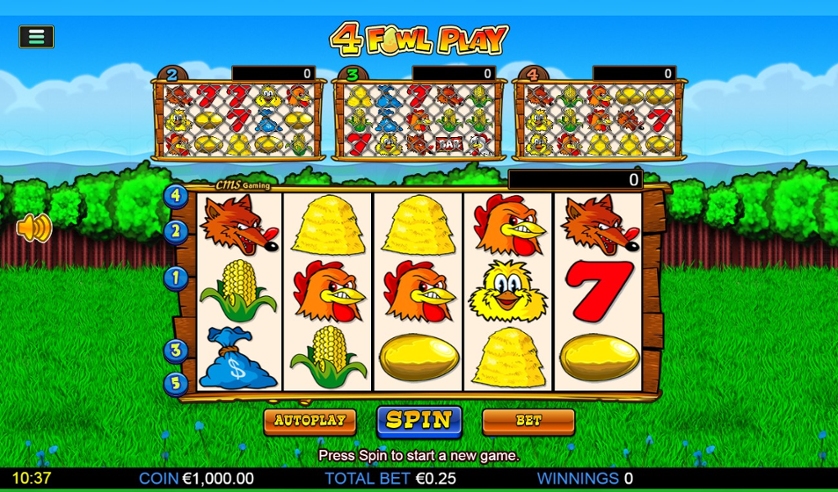
Task: Select payline marker number 4
Action: [x=176, y=196]
